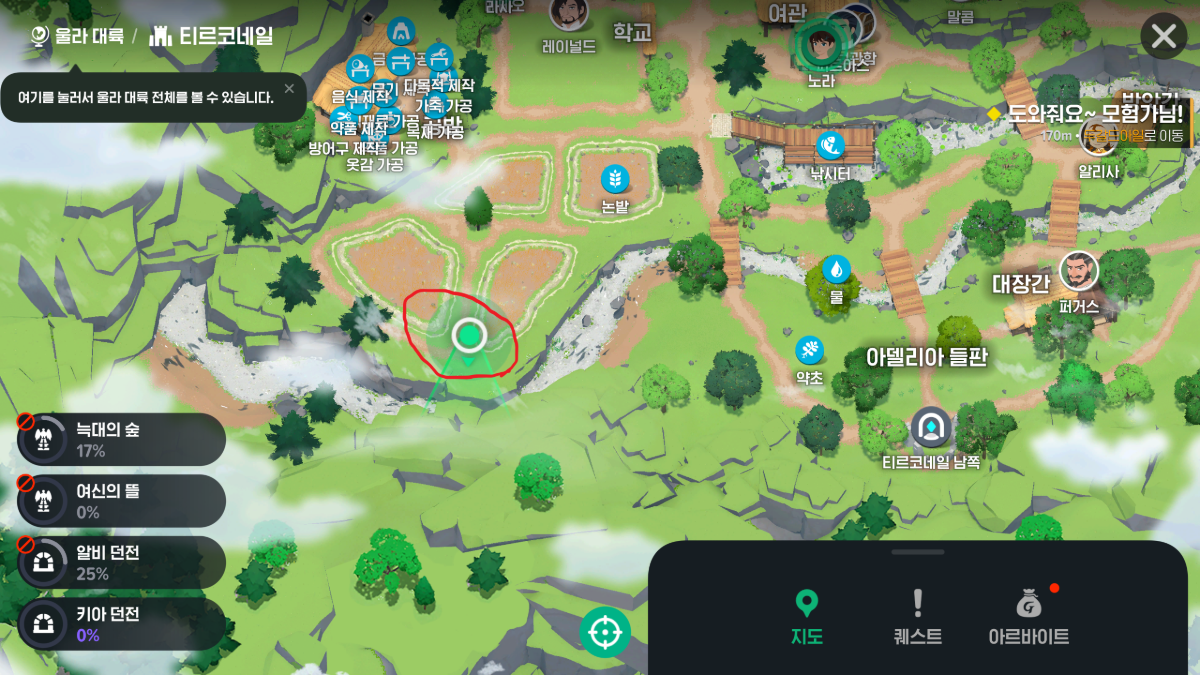Switch to the 지도 tab
The width and height of the screenshot is (1200, 675).
tap(806, 616)
